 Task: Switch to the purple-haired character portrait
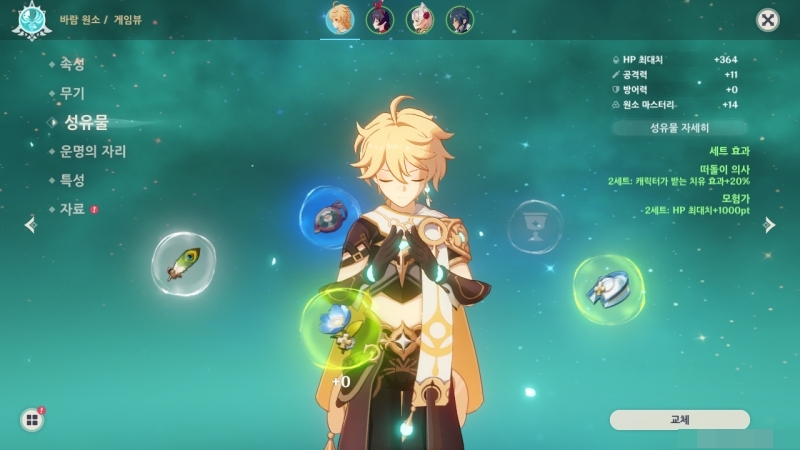coord(380,19)
